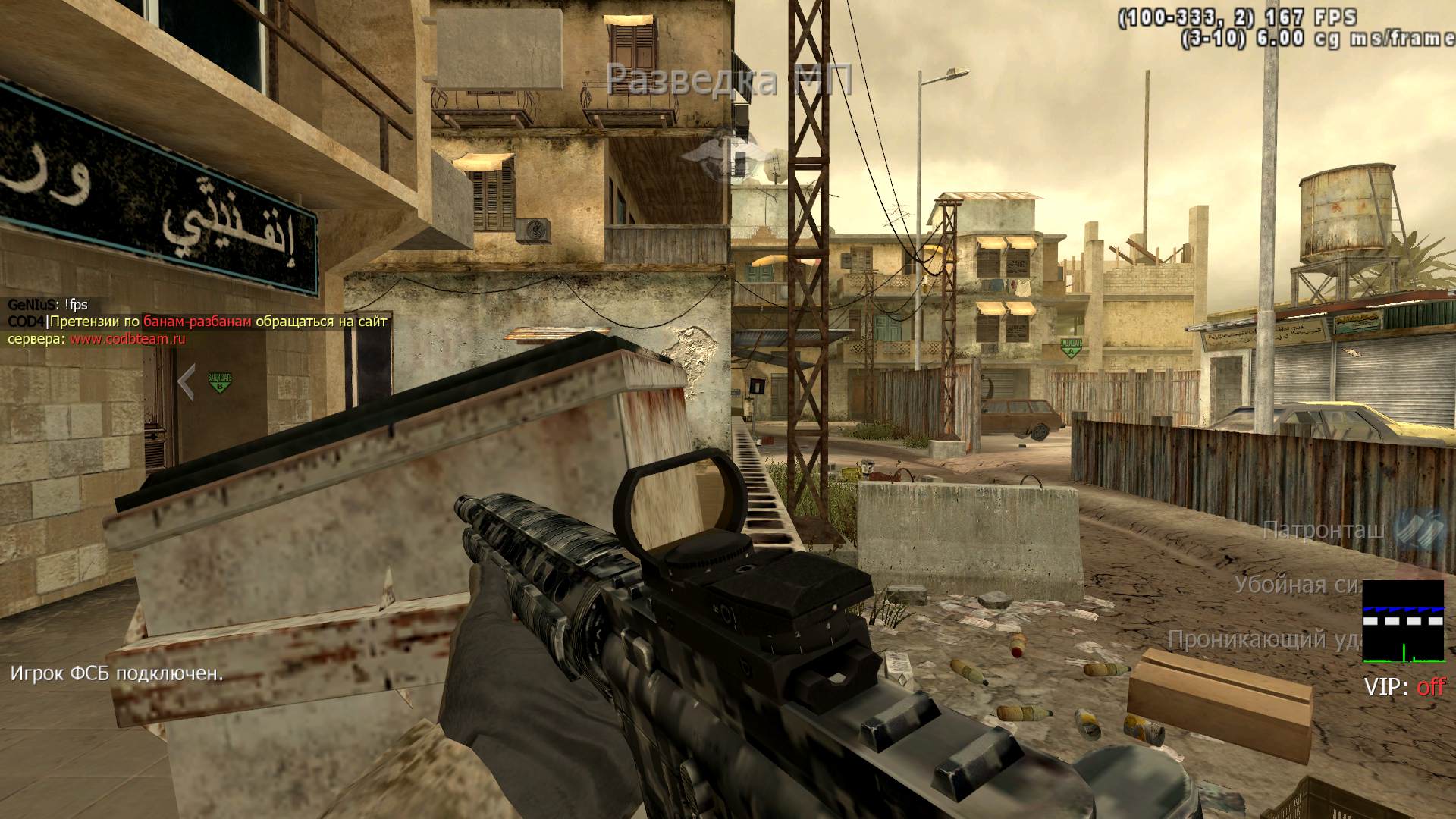Click the lagometer graph
1456x819 pixels.
(1403, 621)
